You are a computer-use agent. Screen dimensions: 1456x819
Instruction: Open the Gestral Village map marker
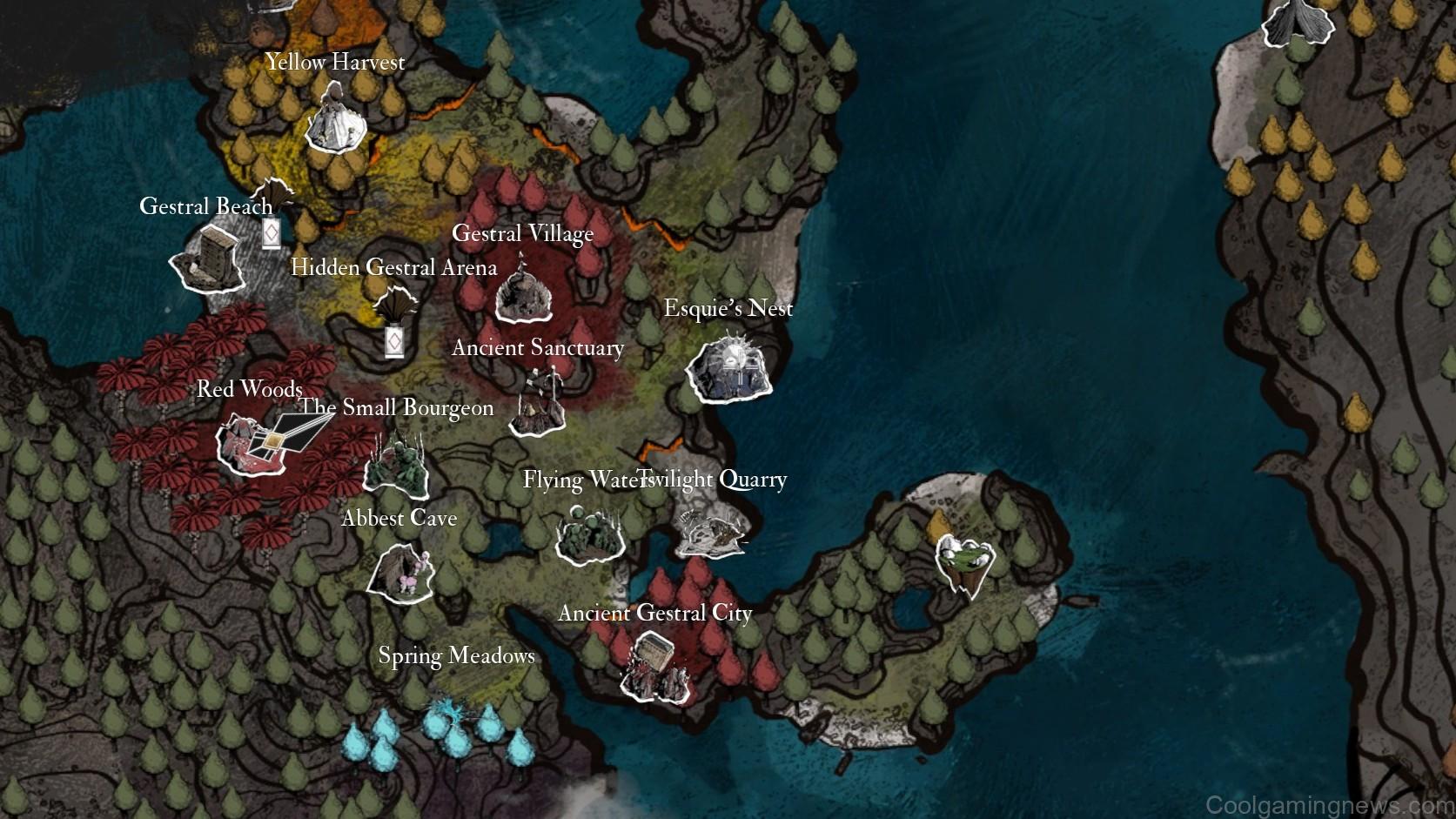[x=524, y=292]
